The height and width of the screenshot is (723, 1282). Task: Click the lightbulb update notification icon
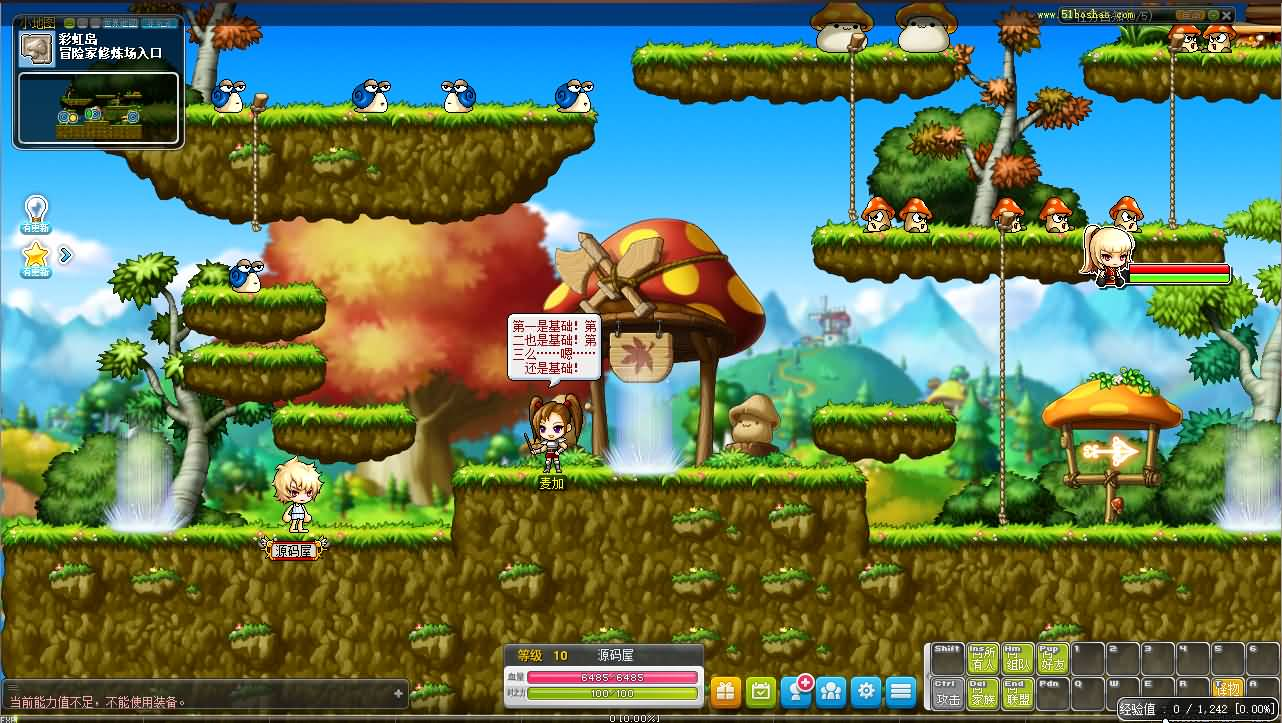(35, 210)
